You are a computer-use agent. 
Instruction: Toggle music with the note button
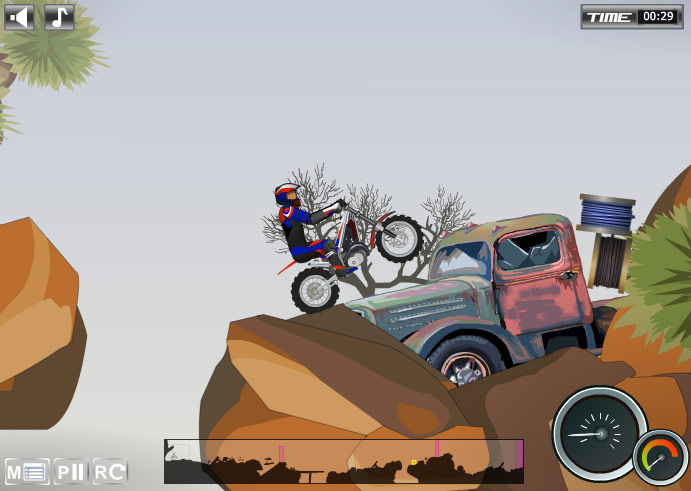59,16
